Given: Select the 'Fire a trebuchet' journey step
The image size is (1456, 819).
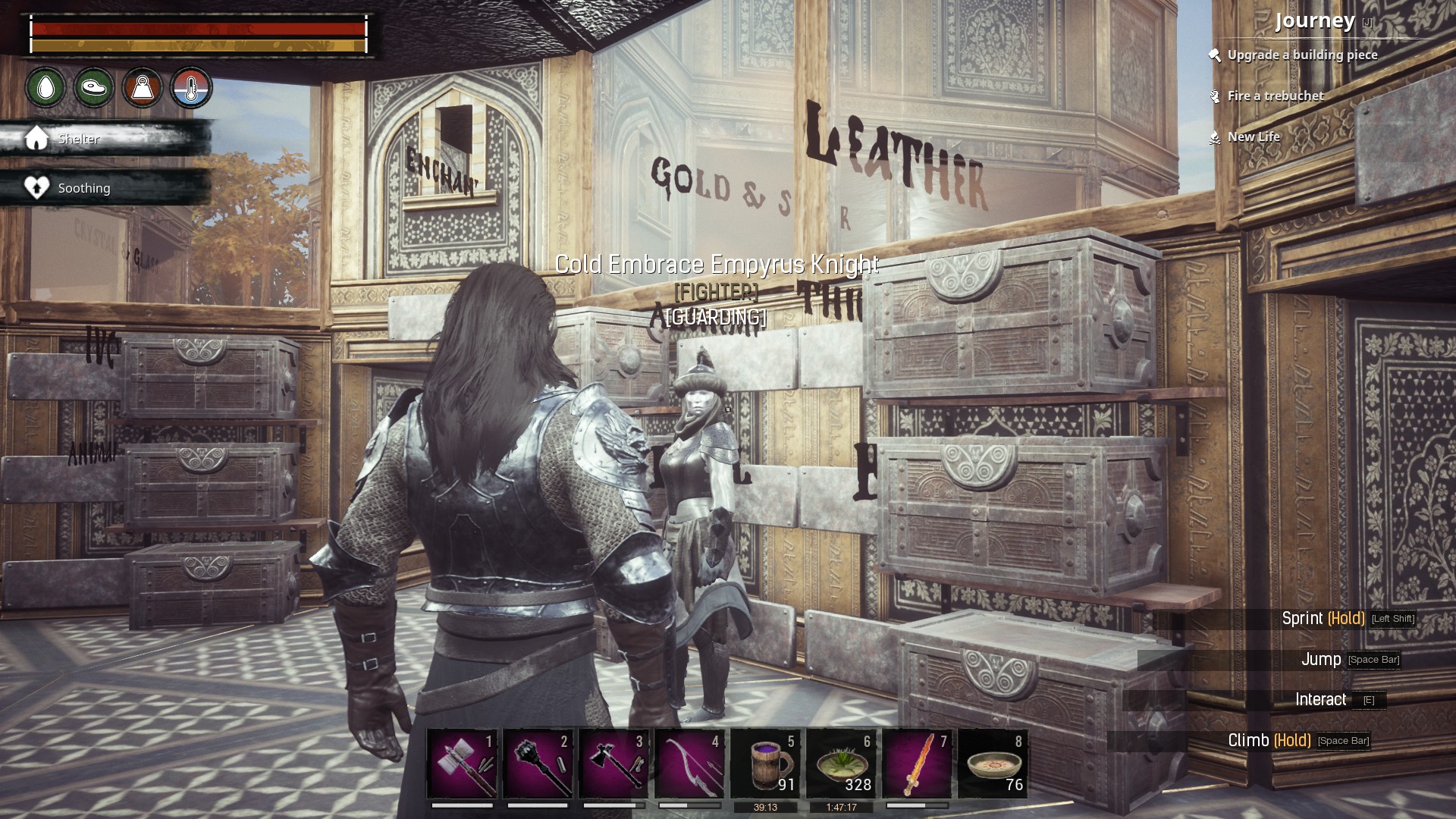Looking at the screenshot, I should (1276, 96).
